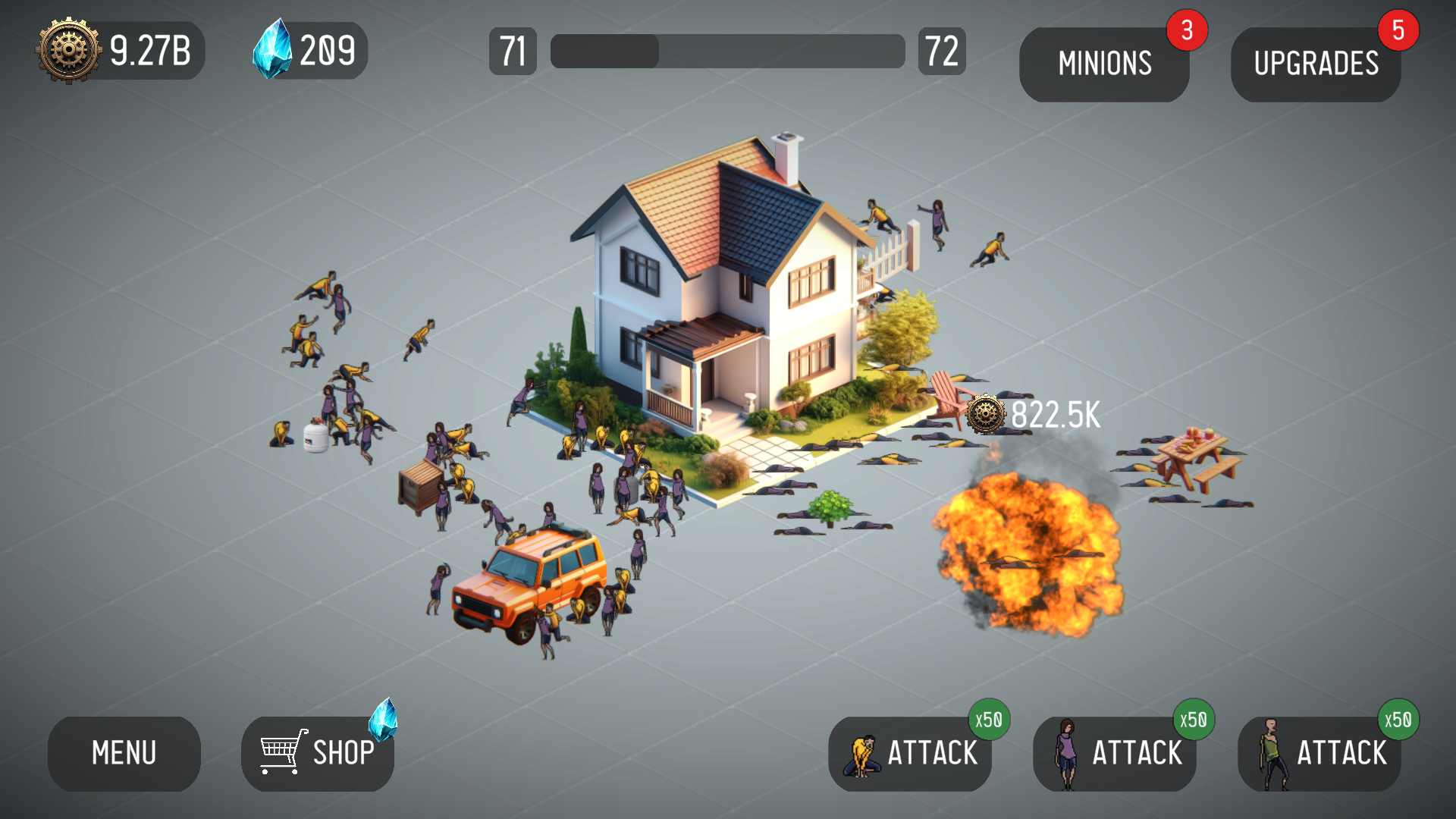Click the gear coin currency icon
Image resolution: width=1456 pixels, height=819 pixels.
(x=67, y=50)
